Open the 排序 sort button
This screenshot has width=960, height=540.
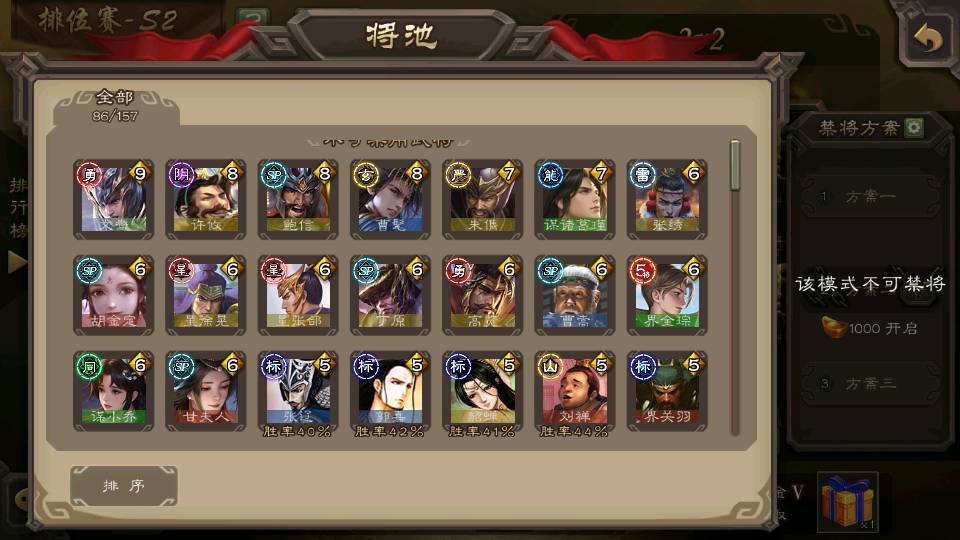[124, 486]
